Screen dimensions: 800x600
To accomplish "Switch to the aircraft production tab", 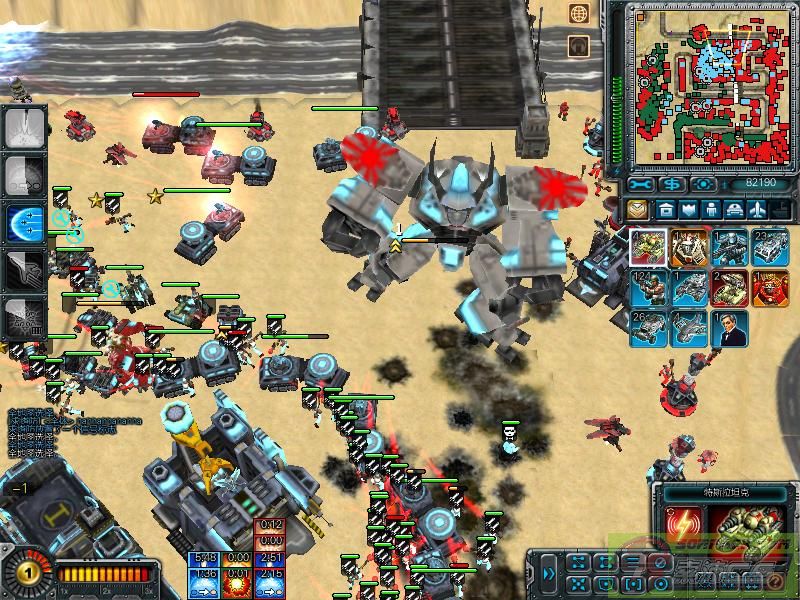I will coord(757,210).
